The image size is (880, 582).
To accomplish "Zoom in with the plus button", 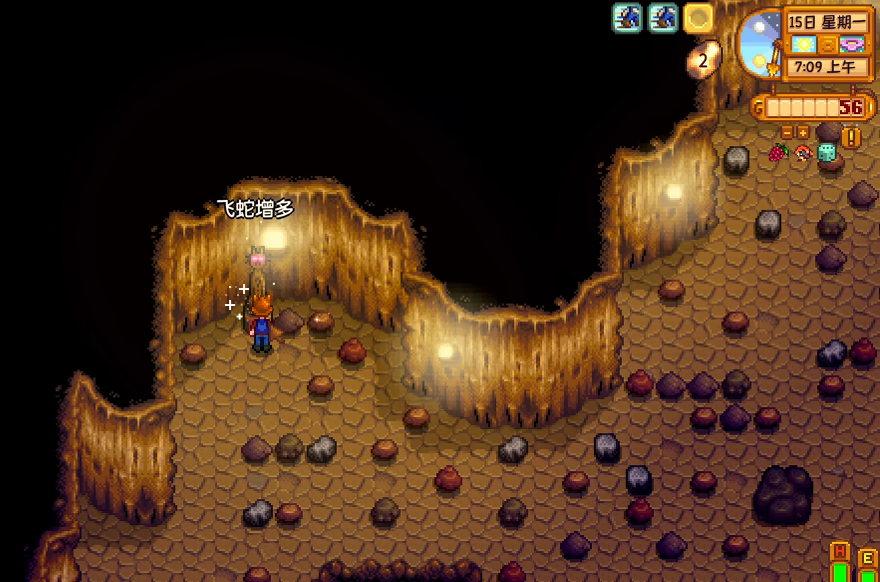I will (802, 132).
